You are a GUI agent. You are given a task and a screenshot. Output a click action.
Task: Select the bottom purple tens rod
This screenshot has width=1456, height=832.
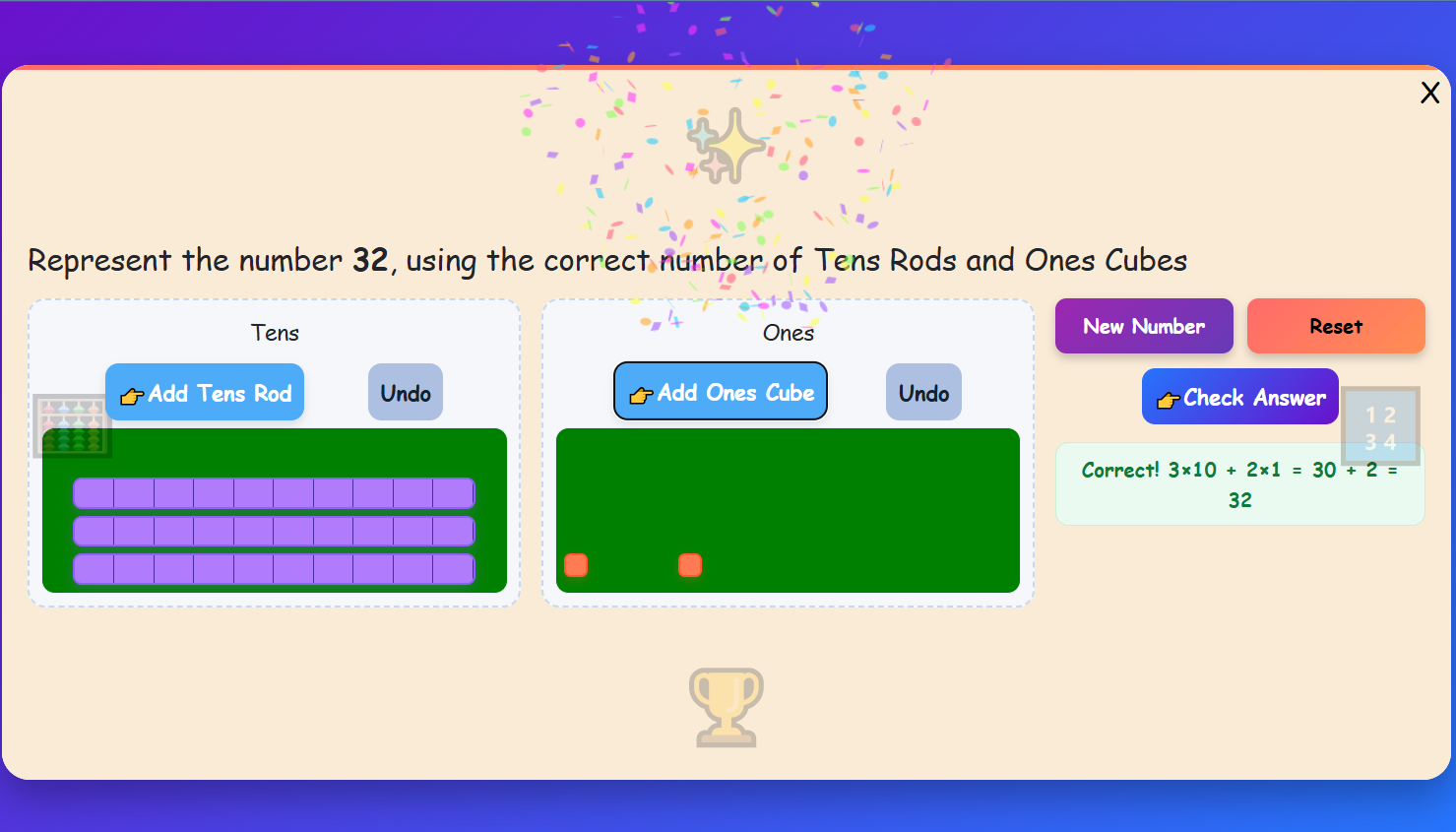(x=274, y=568)
